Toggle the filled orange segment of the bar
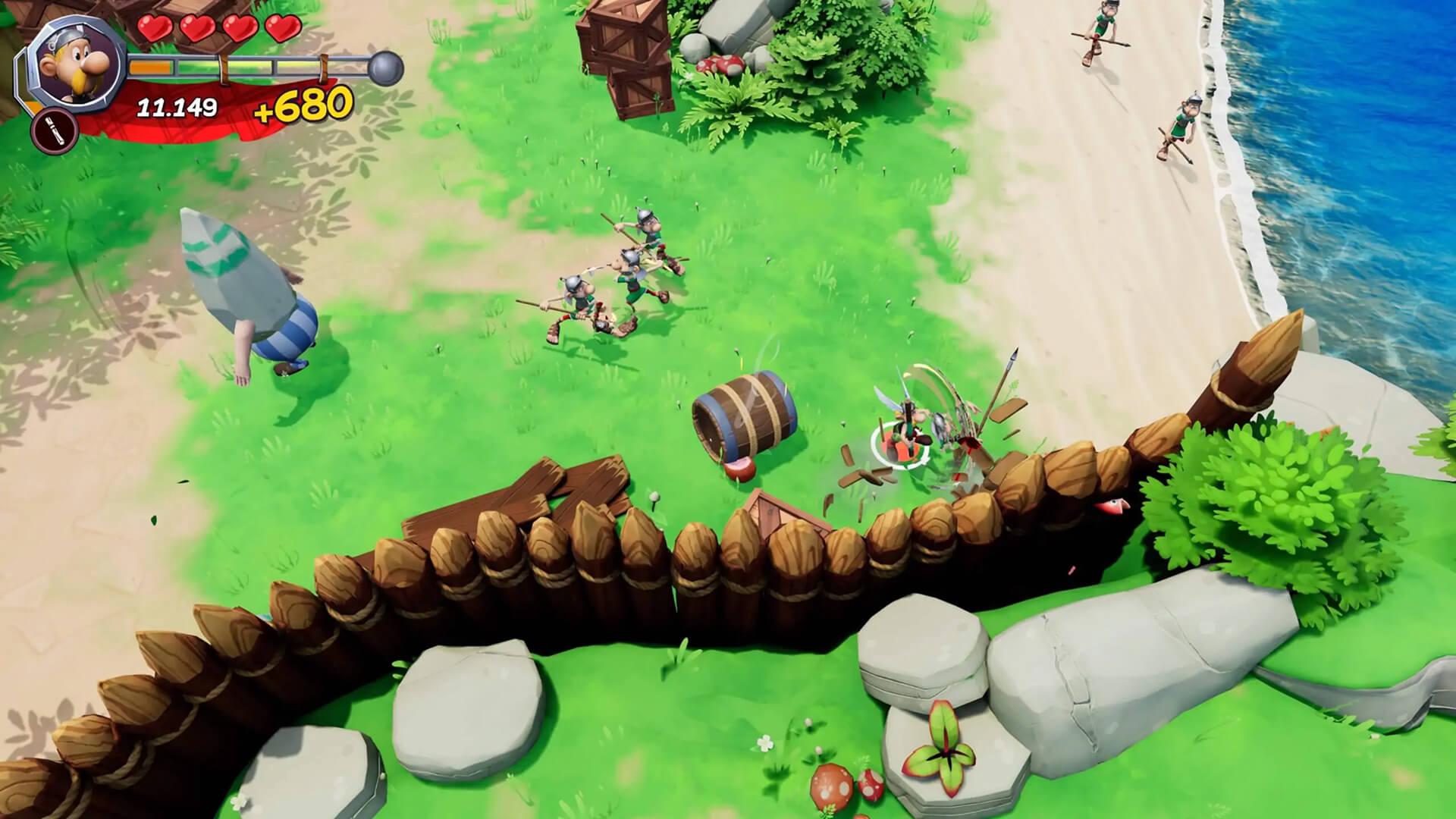Viewport: 1456px width, 819px height. click(150, 67)
